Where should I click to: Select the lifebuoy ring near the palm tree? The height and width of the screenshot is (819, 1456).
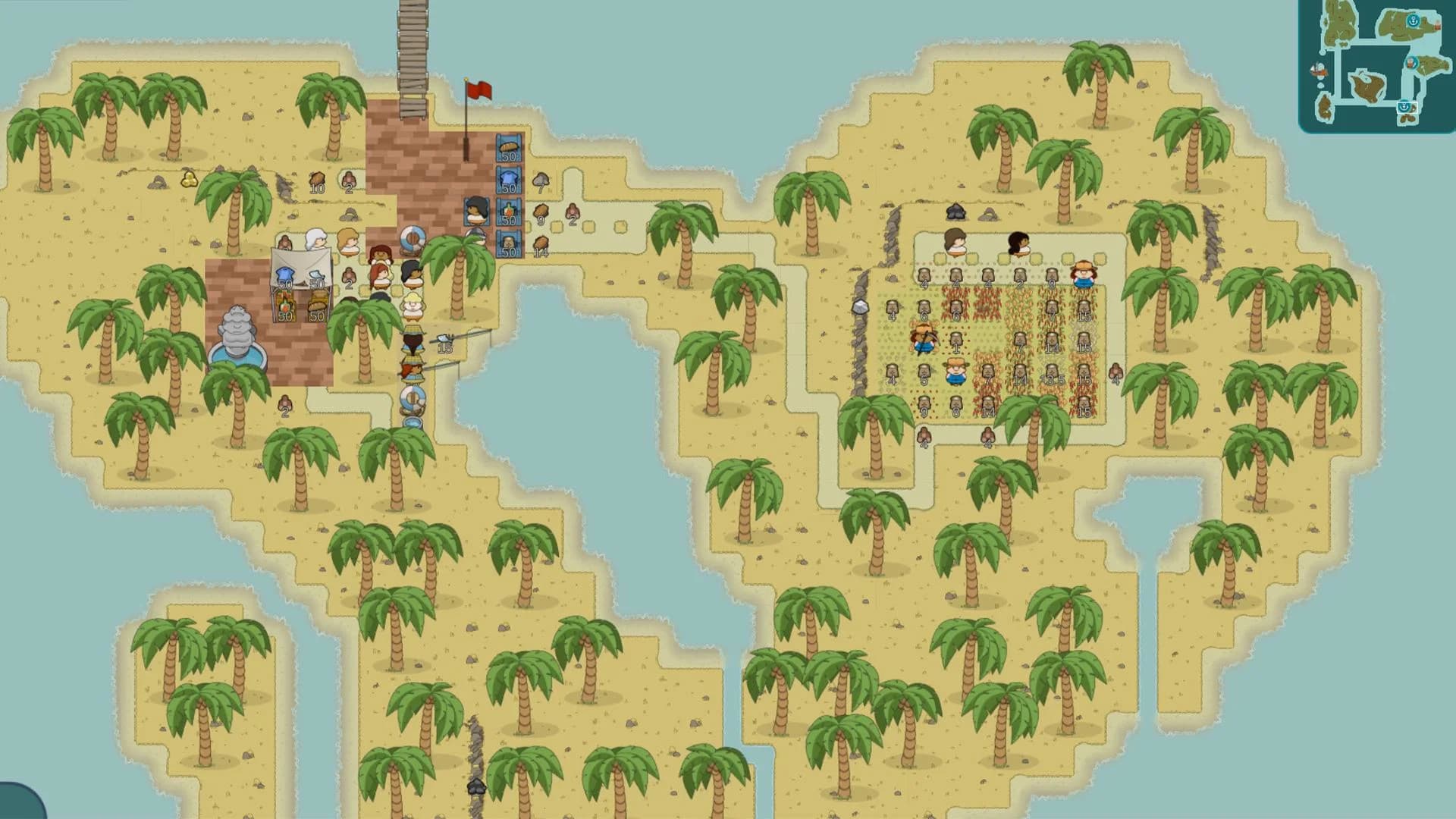(413, 238)
